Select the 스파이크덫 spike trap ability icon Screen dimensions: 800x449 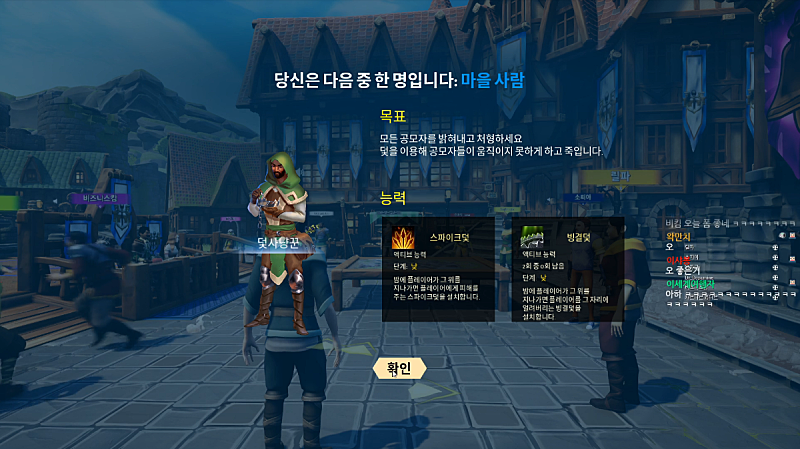[x=405, y=239]
